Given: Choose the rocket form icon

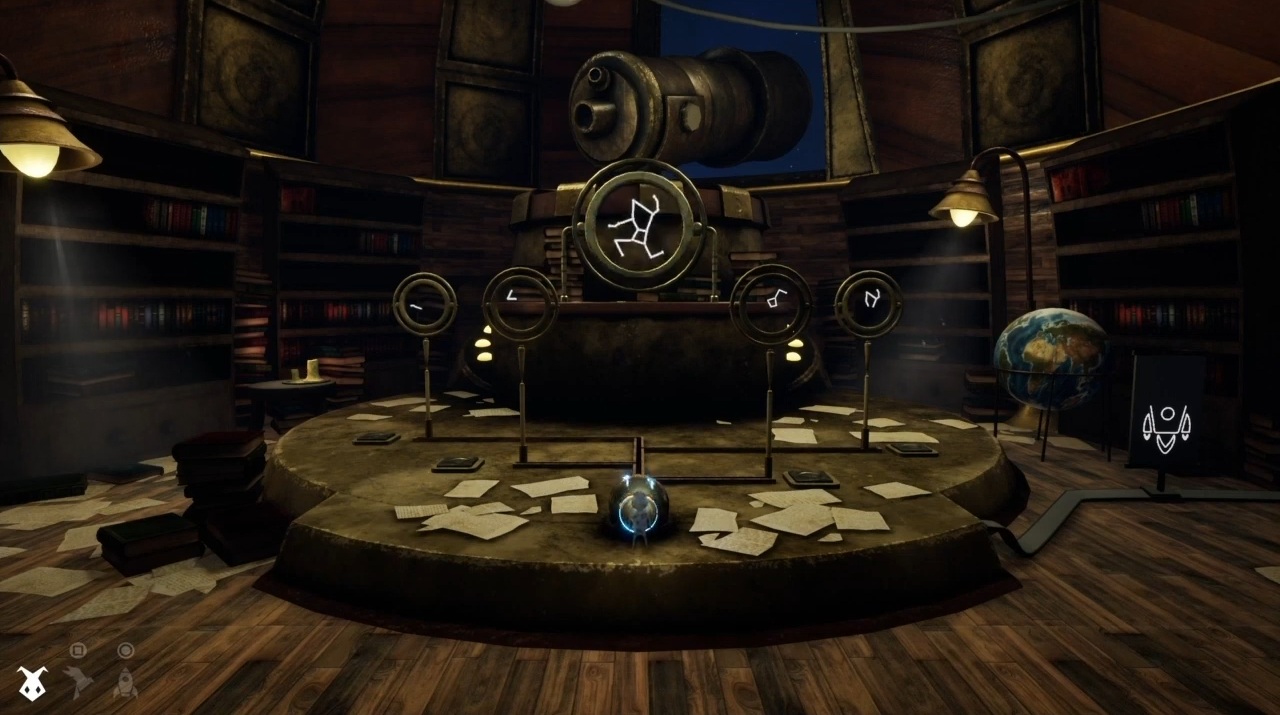Looking at the screenshot, I should click(x=125, y=683).
